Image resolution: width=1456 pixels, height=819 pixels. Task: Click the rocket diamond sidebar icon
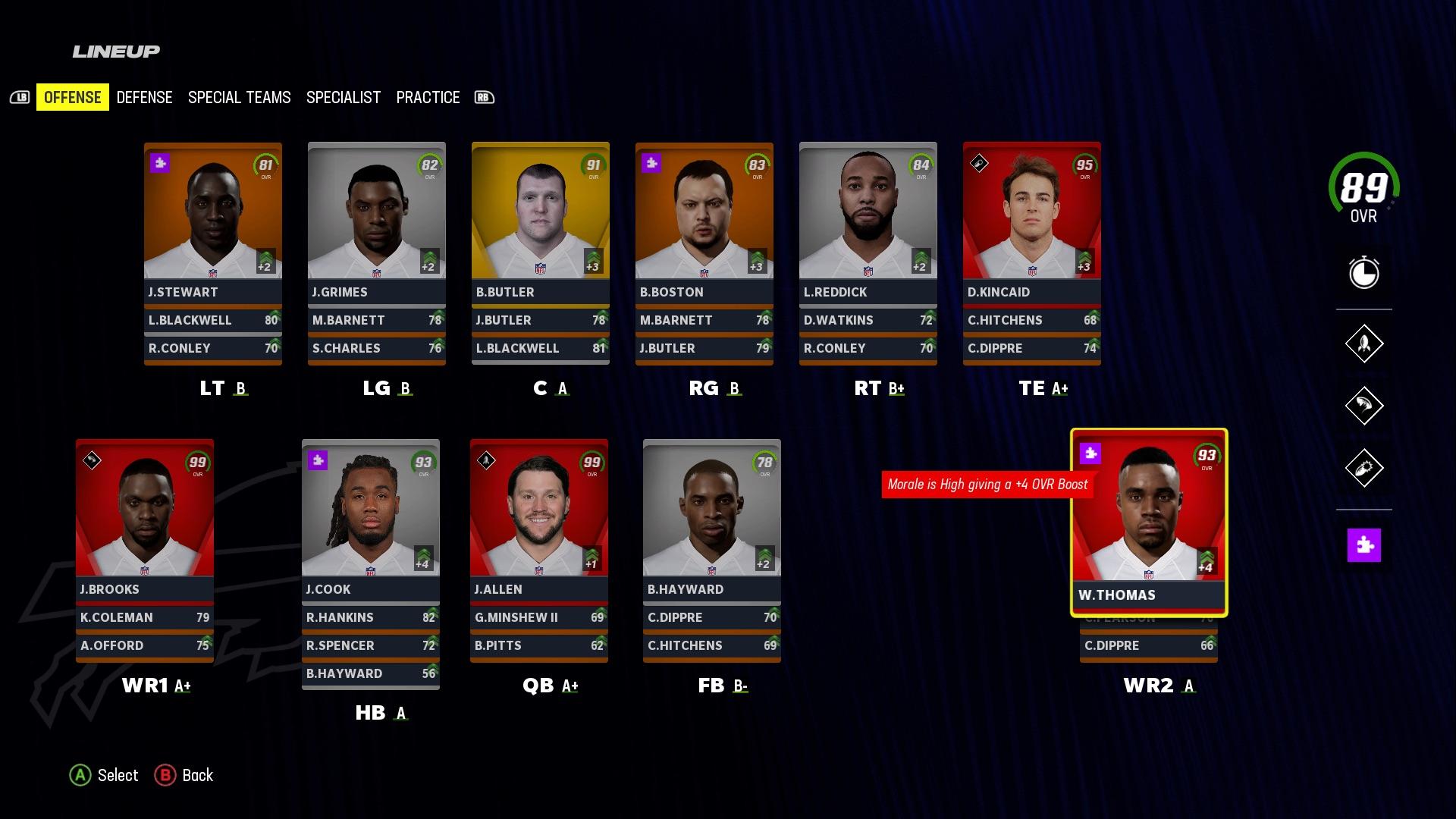pos(1363,344)
